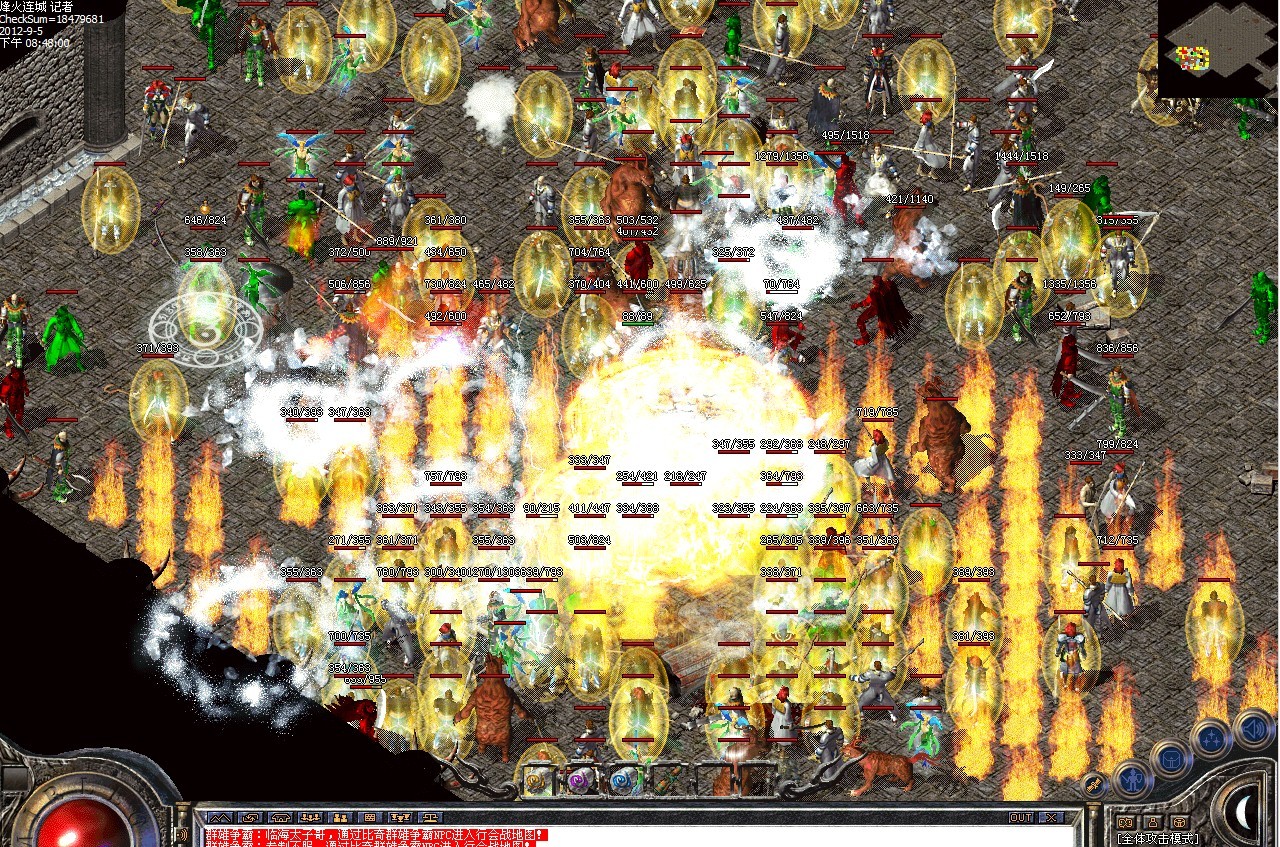The width and height of the screenshot is (1280, 847).
Task: Click the three-figures chat toolbar button
Action: coord(309,817)
